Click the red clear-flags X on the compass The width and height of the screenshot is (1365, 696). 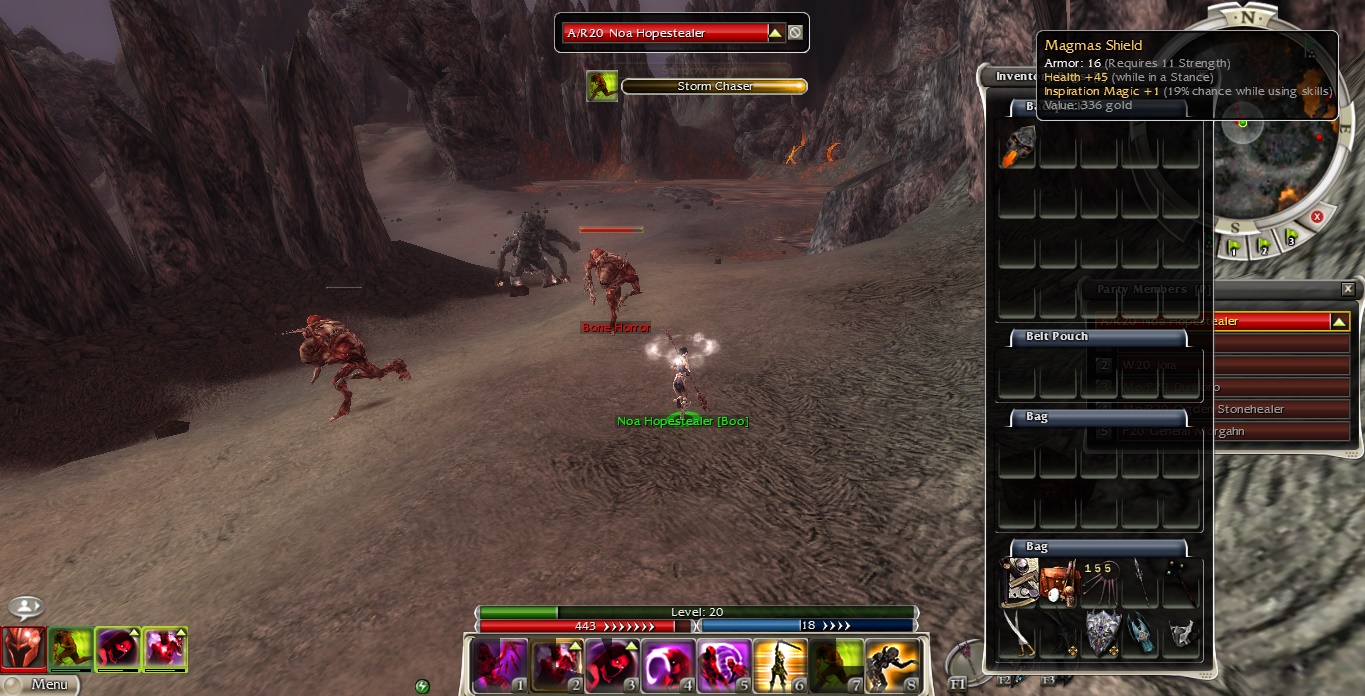point(1317,217)
